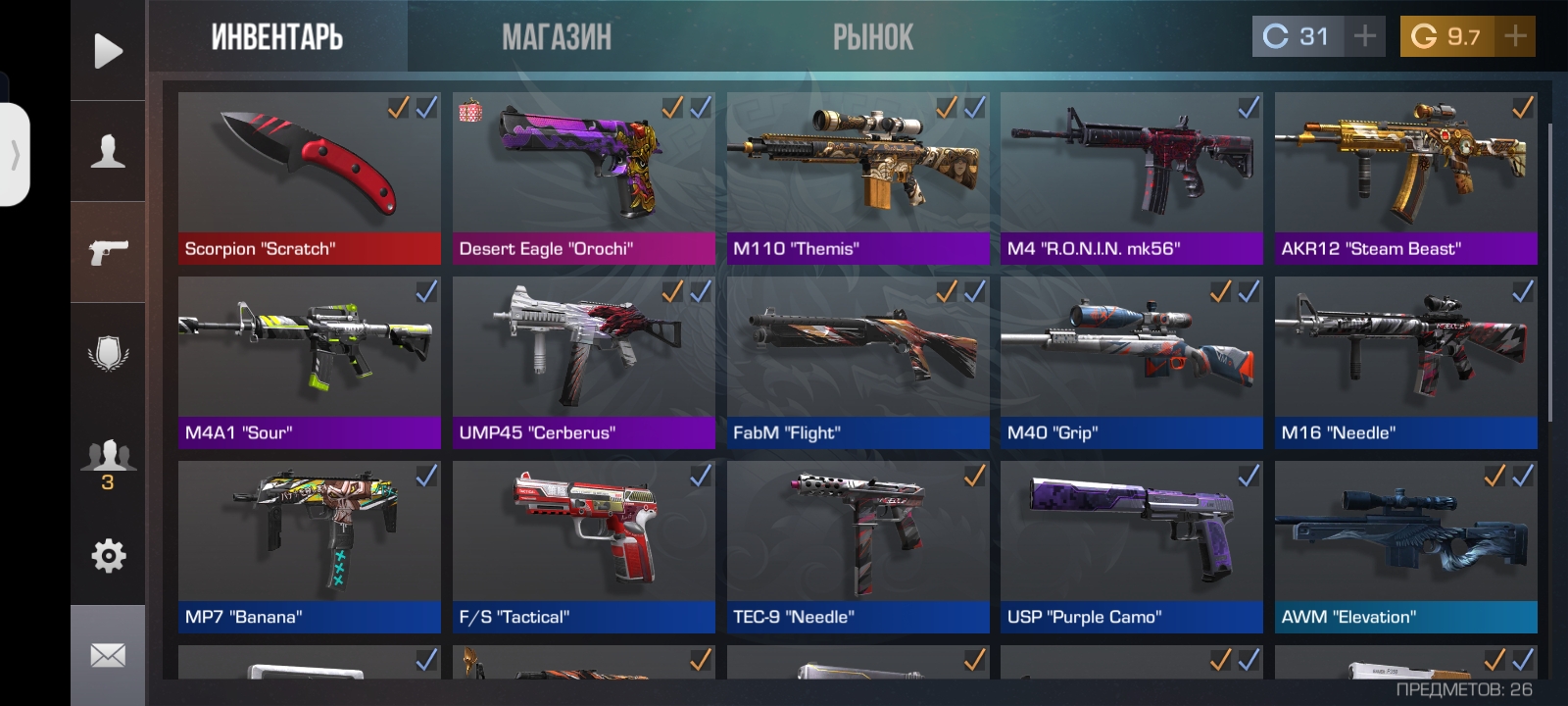Choose the M40 "Grip" sniper skin
Screen dimensions: 1568x706
(x=1131, y=361)
